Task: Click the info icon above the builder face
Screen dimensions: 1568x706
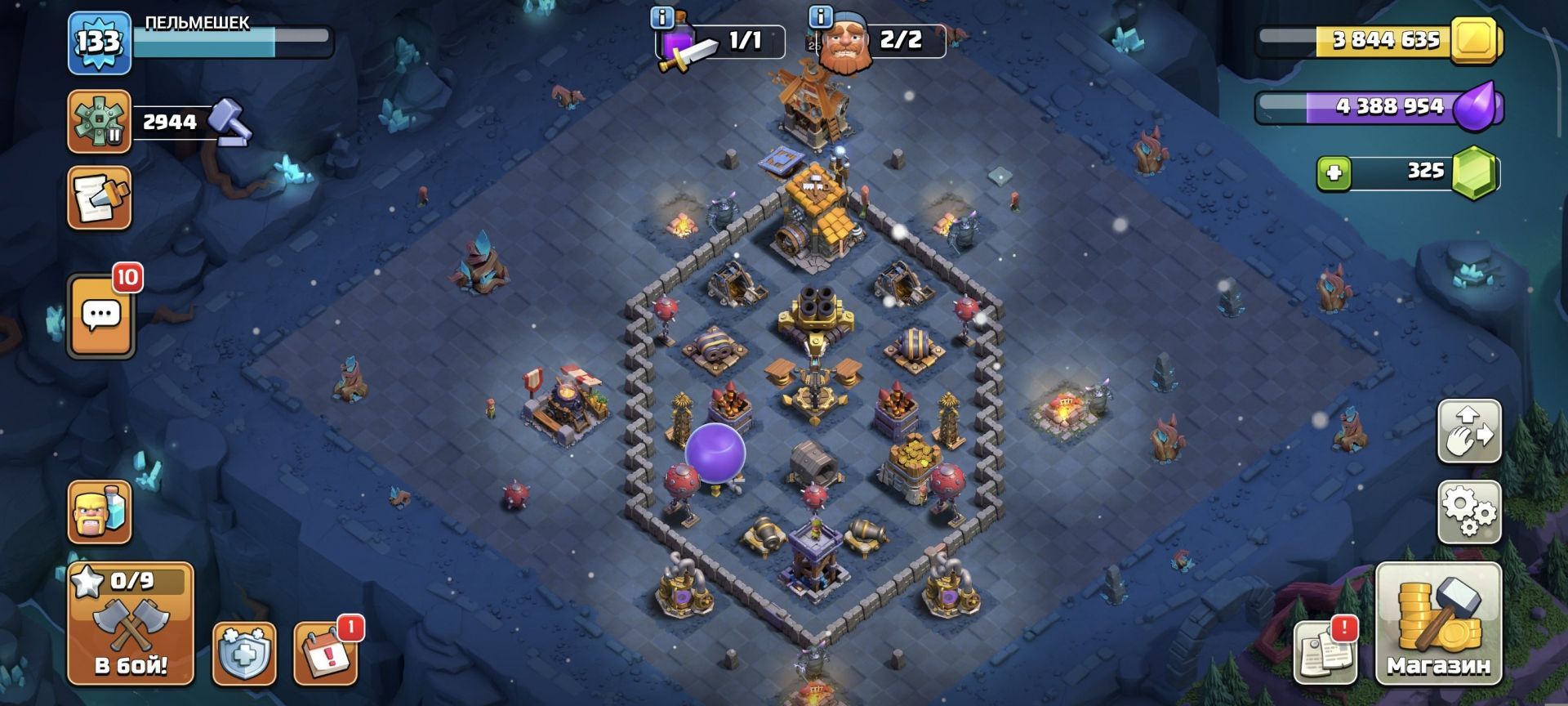Action: click(819, 17)
